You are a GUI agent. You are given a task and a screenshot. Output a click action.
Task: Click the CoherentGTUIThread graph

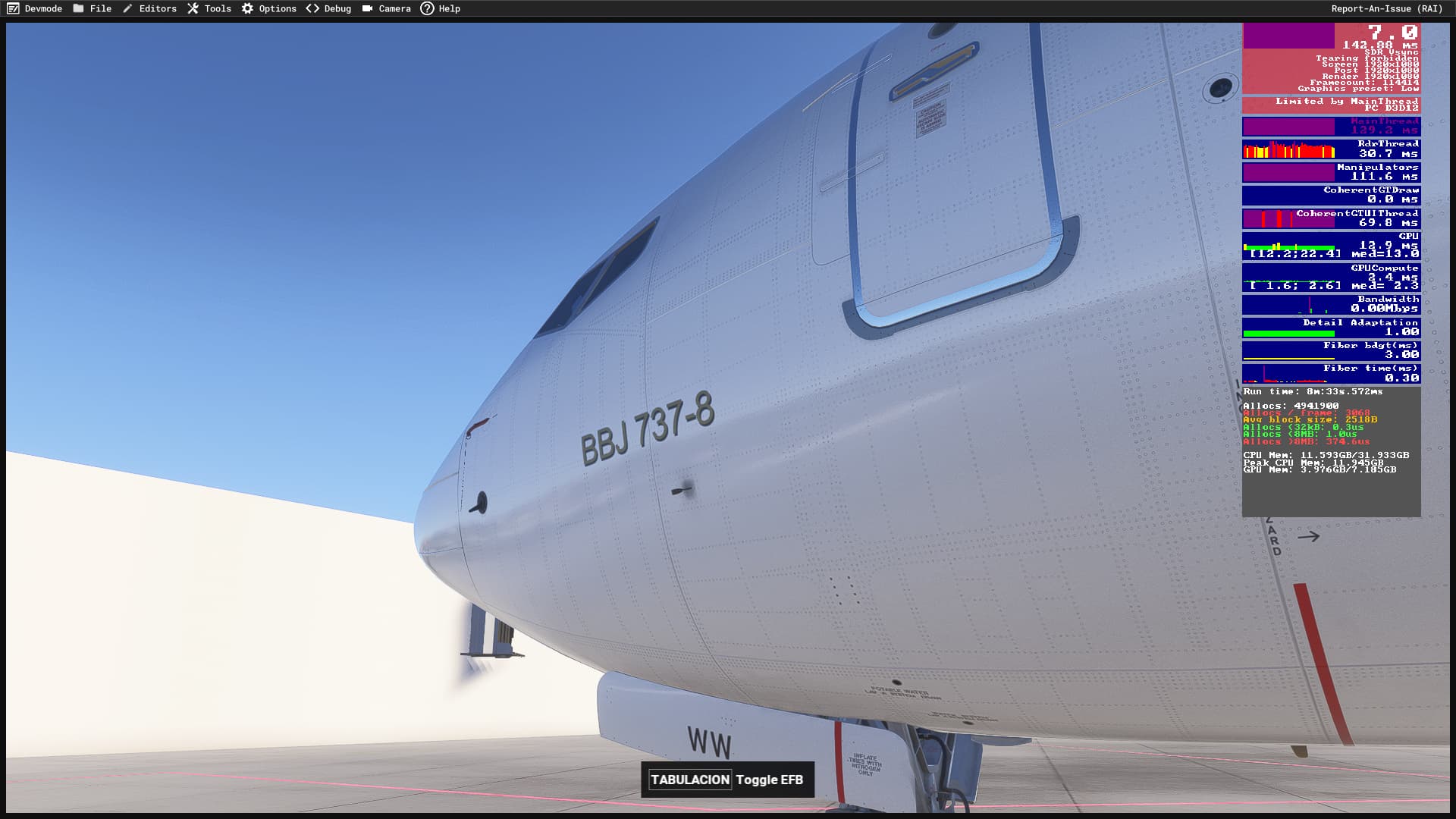(1331, 220)
